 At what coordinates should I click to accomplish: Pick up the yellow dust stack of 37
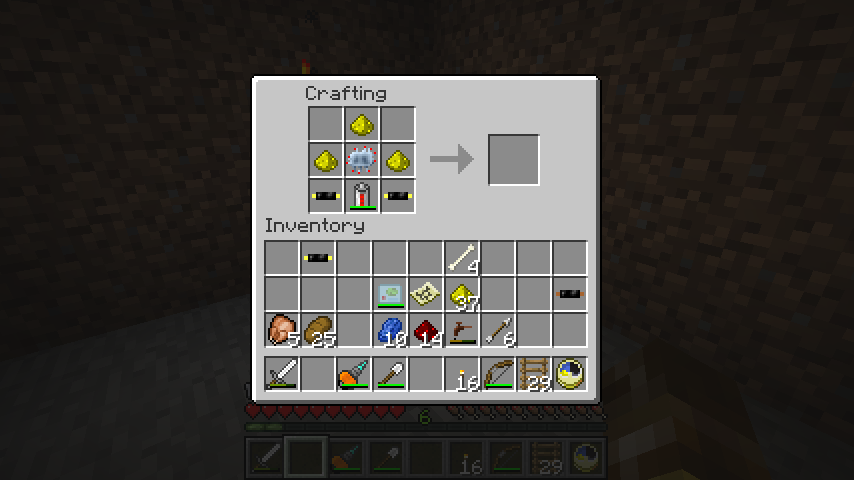[461, 294]
